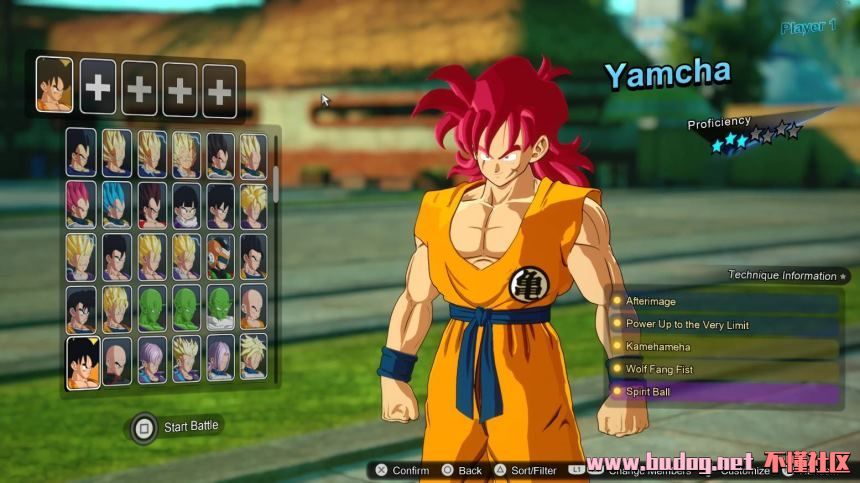This screenshot has height=483, width=860.
Task: Open the Technique Information panel header
Action: click(x=786, y=275)
